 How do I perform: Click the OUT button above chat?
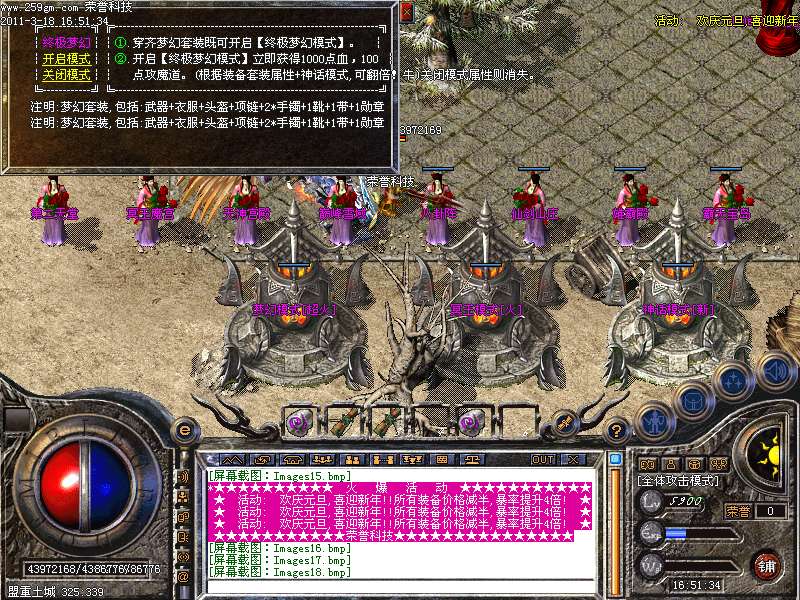[542, 460]
